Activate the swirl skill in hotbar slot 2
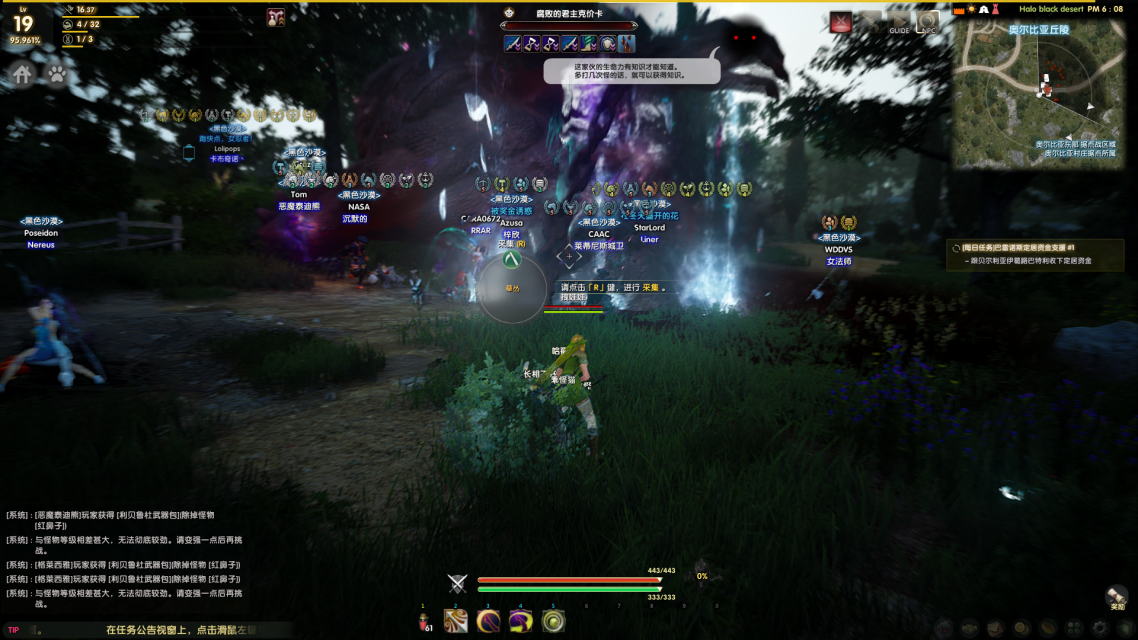Image resolution: width=1138 pixels, height=640 pixels. (x=456, y=621)
